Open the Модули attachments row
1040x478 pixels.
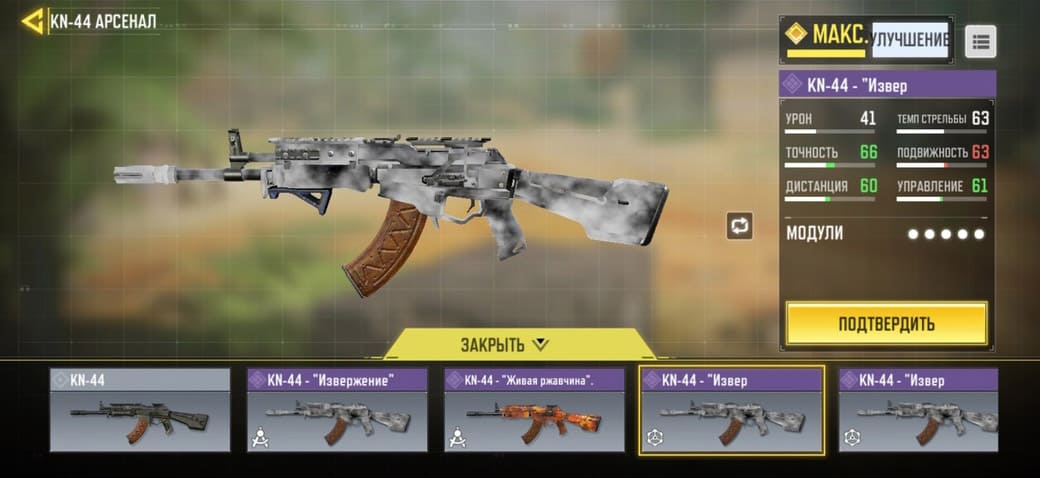pyautogui.click(x=886, y=233)
